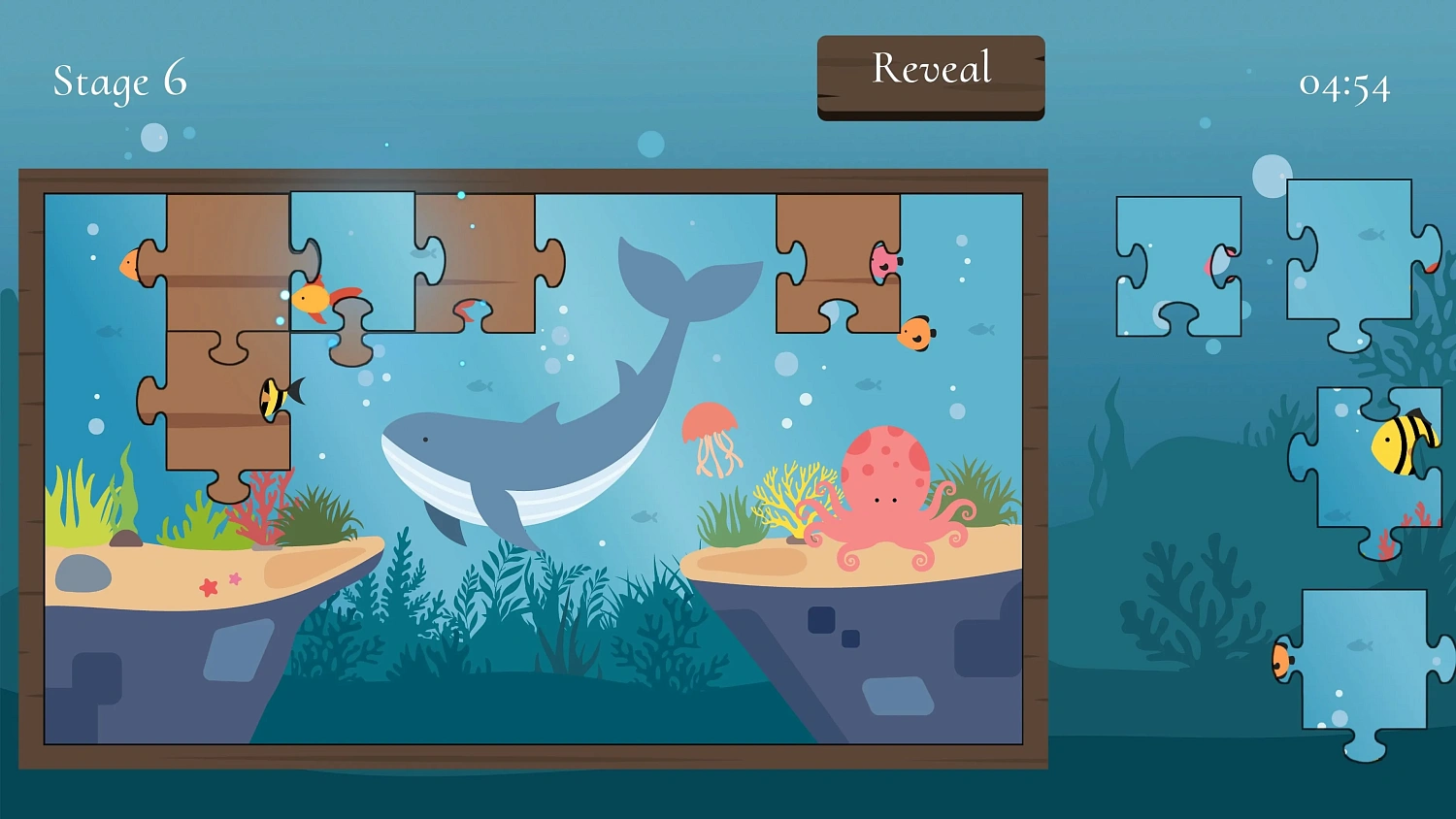Click the countdown timer reading 04:54
This screenshot has width=1456, height=819.
tap(1344, 85)
